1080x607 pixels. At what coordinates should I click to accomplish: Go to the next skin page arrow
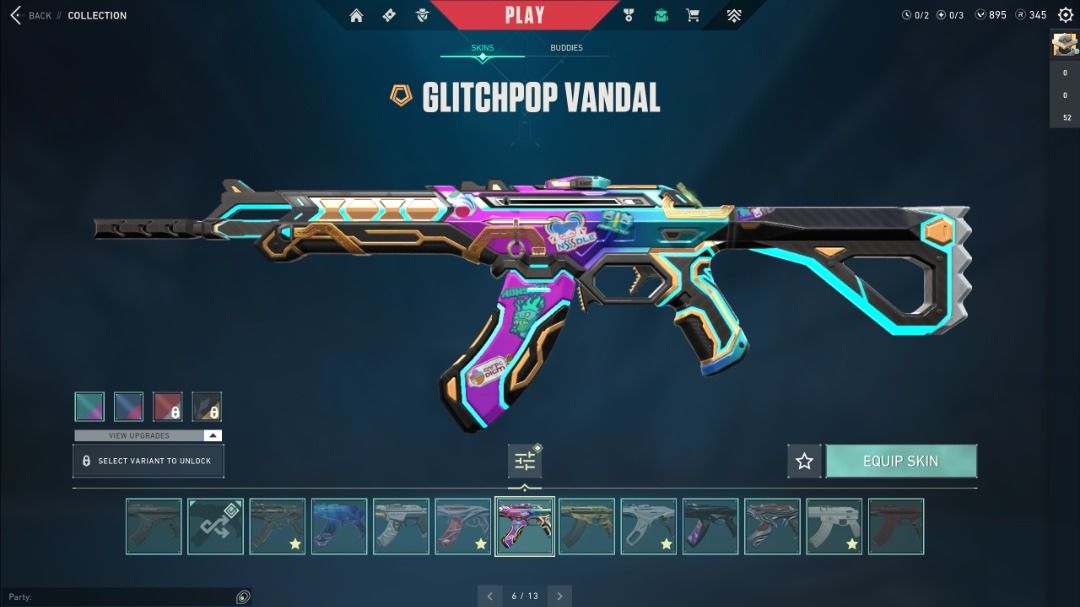pos(560,596)
